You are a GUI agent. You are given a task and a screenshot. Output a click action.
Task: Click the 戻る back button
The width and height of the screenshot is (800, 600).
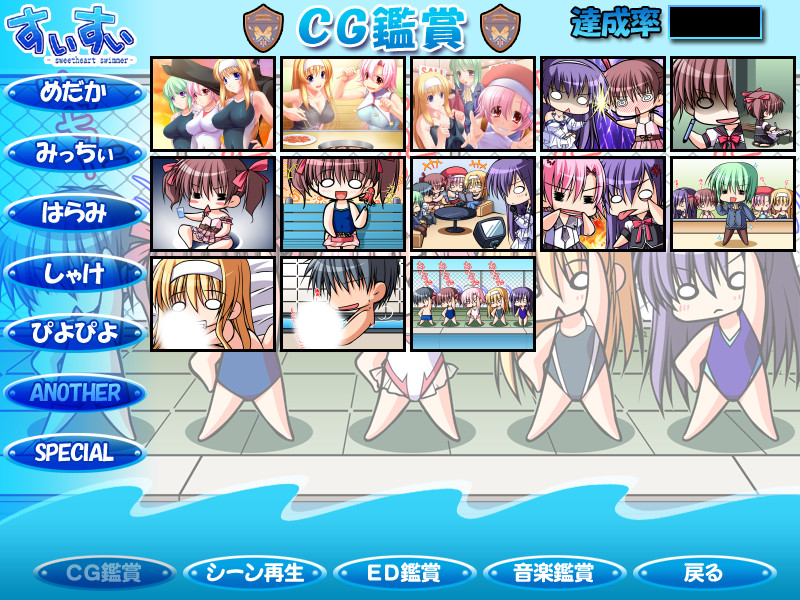[704, 573]
